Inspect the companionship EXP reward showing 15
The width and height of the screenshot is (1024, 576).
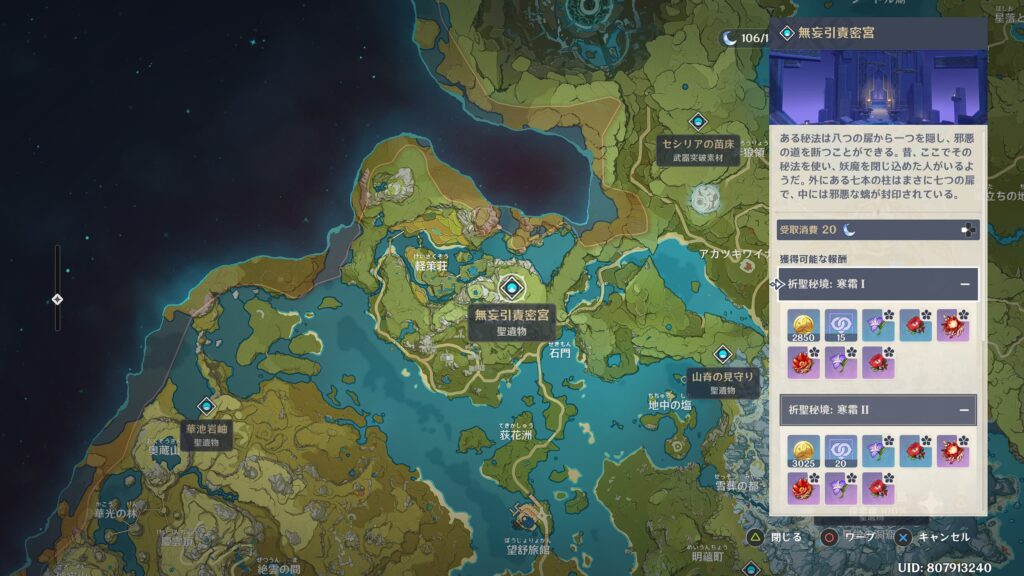[x=840, y=325]
